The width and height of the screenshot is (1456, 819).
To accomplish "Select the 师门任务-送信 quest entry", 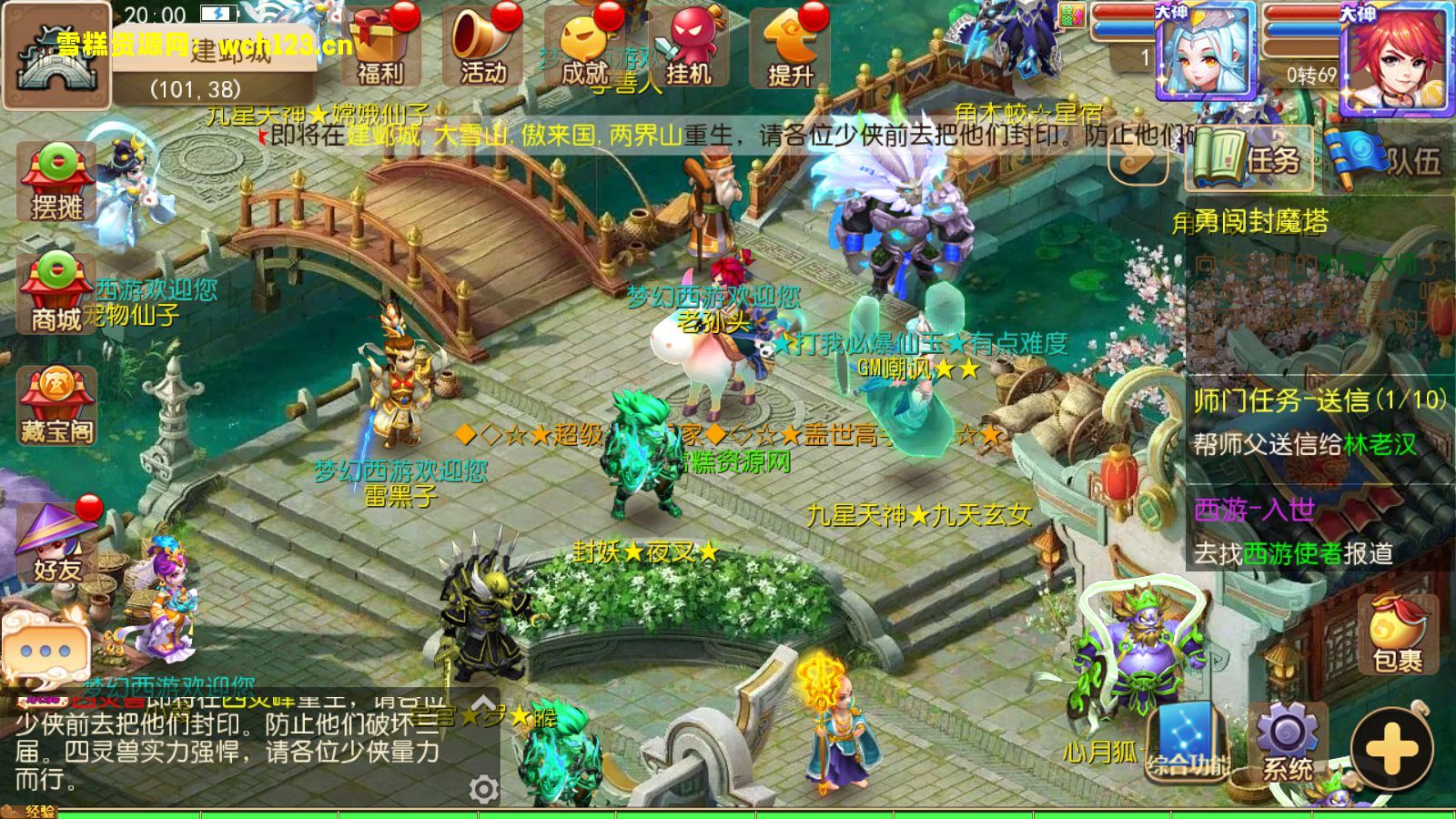I will click(1318, 421).
